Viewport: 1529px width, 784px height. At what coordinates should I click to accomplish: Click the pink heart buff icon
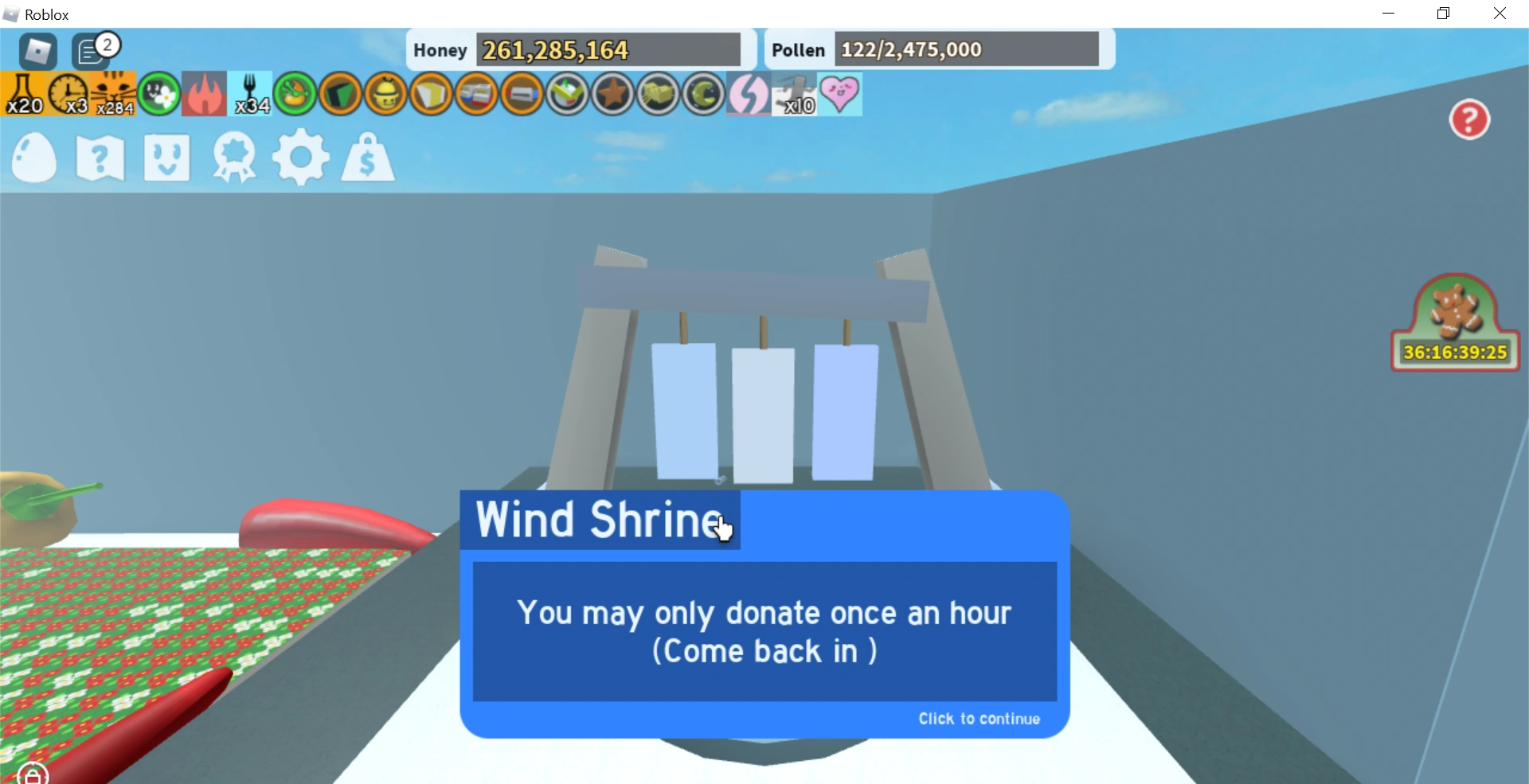[x=841, y=94]
